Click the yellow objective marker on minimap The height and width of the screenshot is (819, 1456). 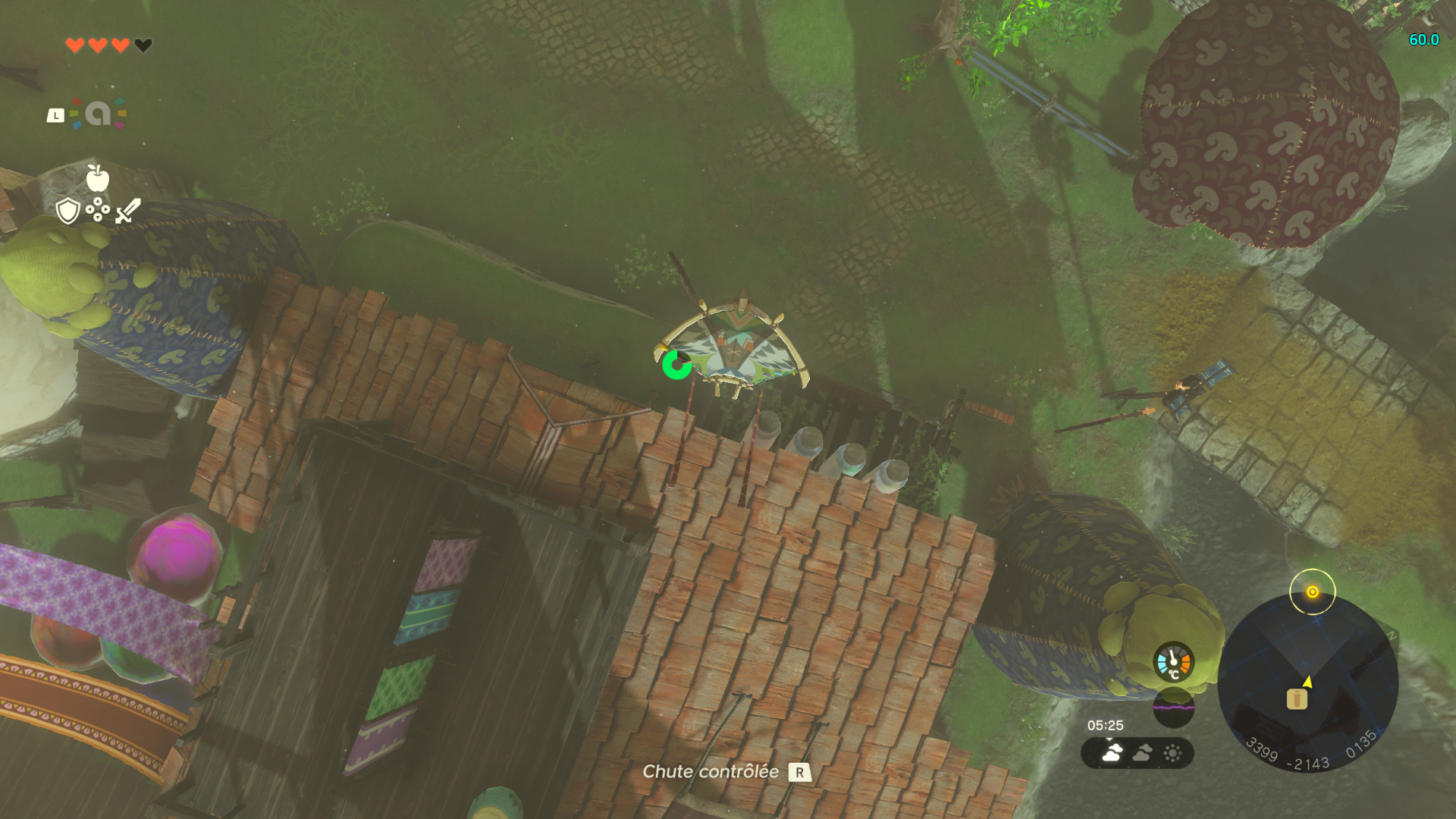pyautogui.click(x=1313, y=591)
